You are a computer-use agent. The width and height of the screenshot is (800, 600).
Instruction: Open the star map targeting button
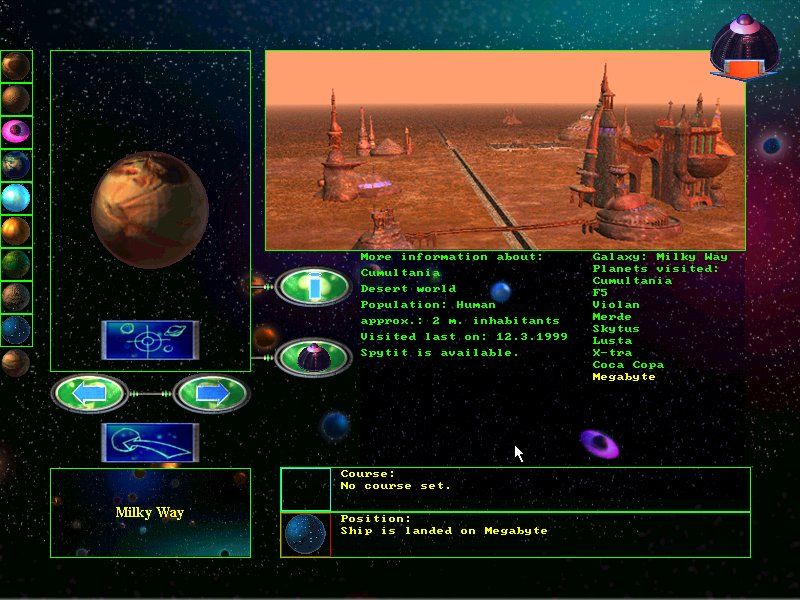[x=149, y=341]
